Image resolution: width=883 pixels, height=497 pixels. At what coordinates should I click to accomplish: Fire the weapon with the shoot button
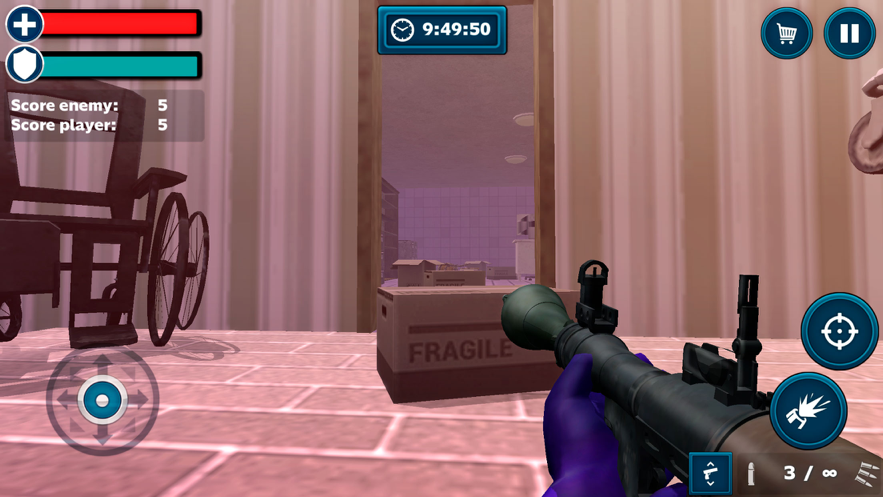(808, 410)
